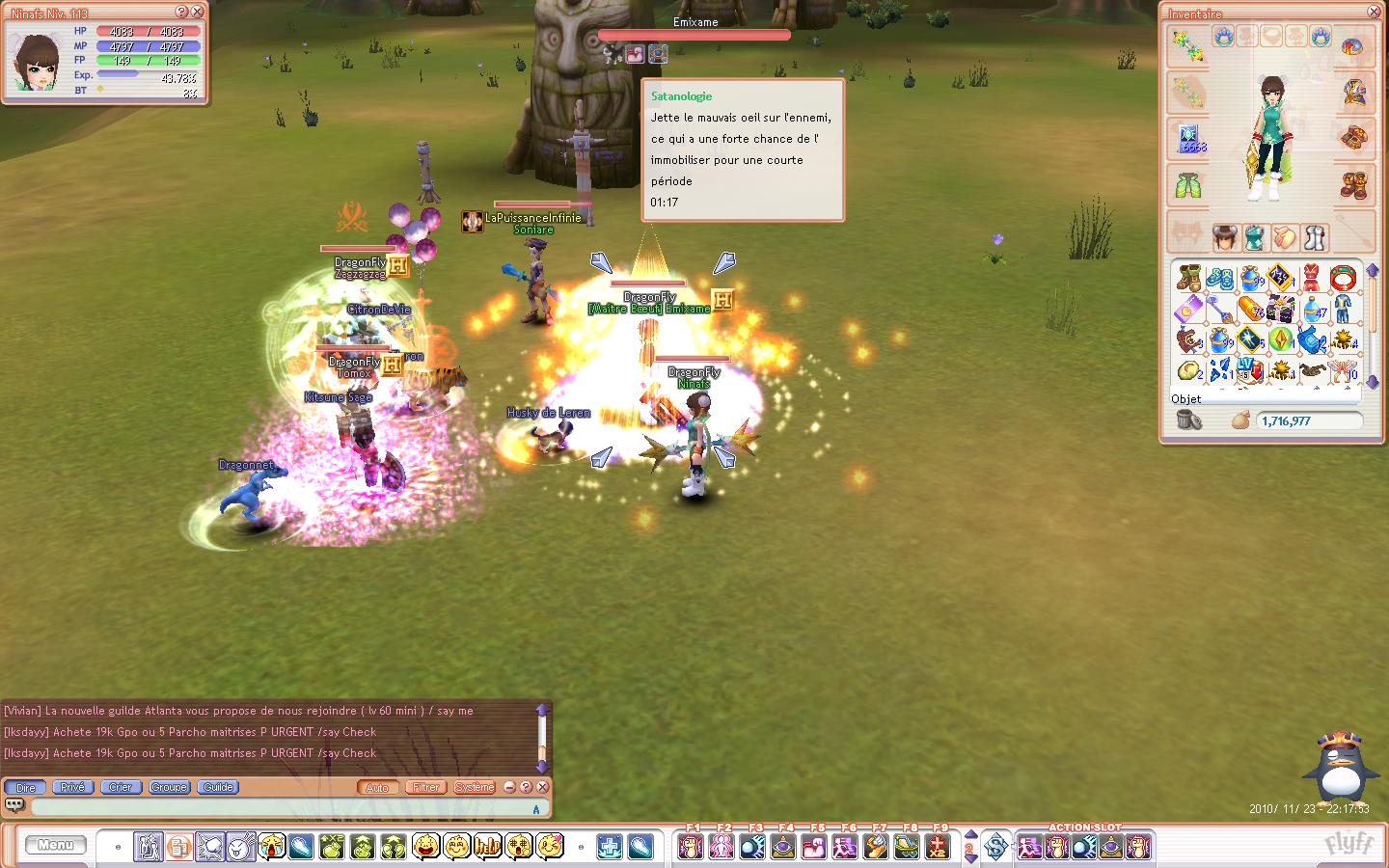The width and height of the screenshot is (1389, 868).
Task: Switch to the Crier chat channel
Action: [x=121, y=787]
